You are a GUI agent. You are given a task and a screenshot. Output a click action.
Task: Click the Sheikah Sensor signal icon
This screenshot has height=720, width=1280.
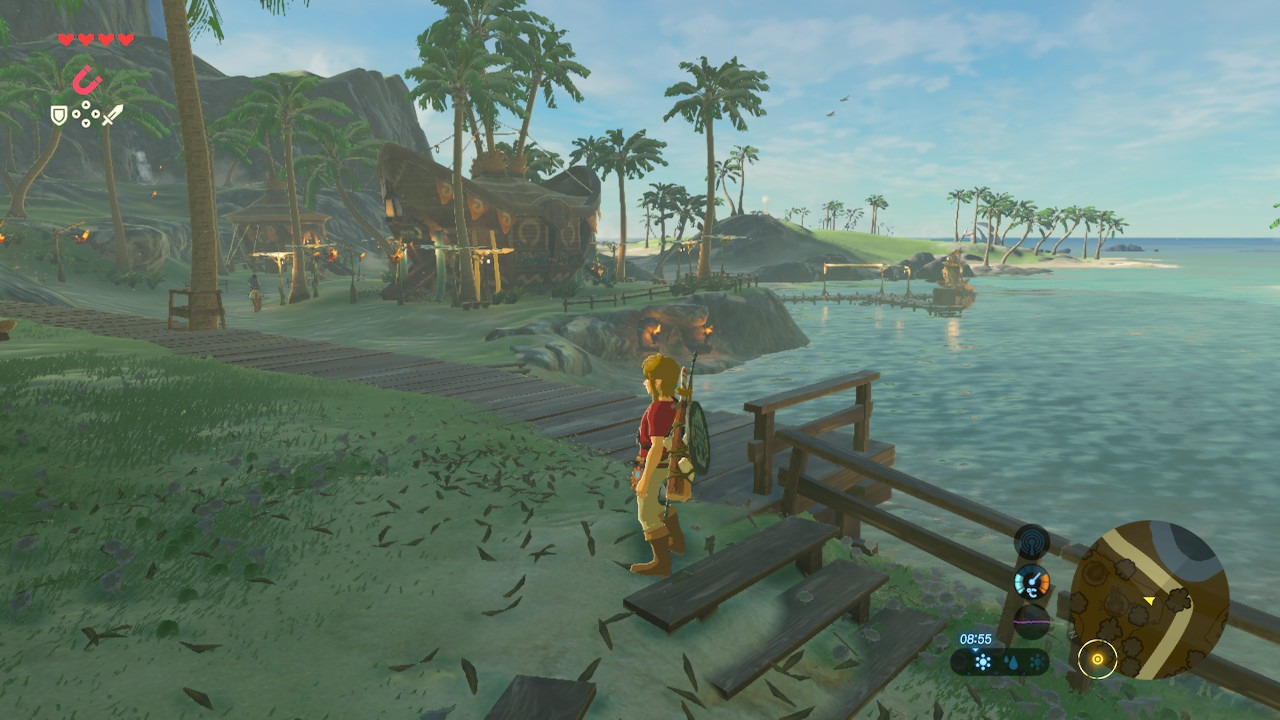pos(1031,543)
